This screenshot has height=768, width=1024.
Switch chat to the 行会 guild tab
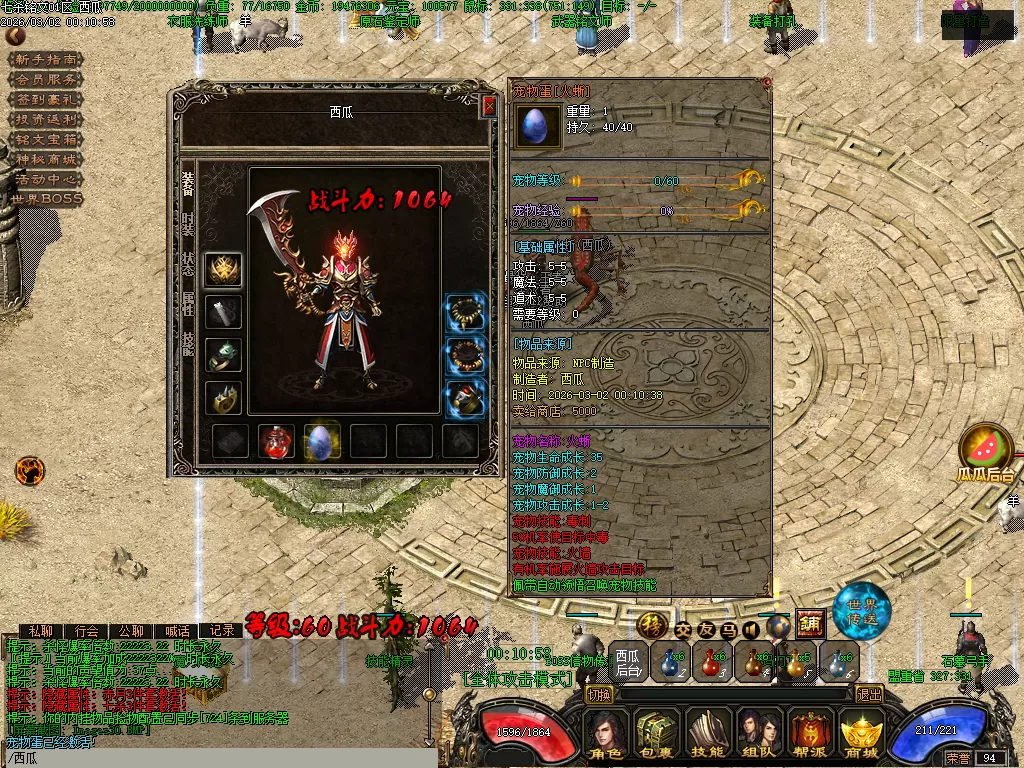(x=87, y=631)
